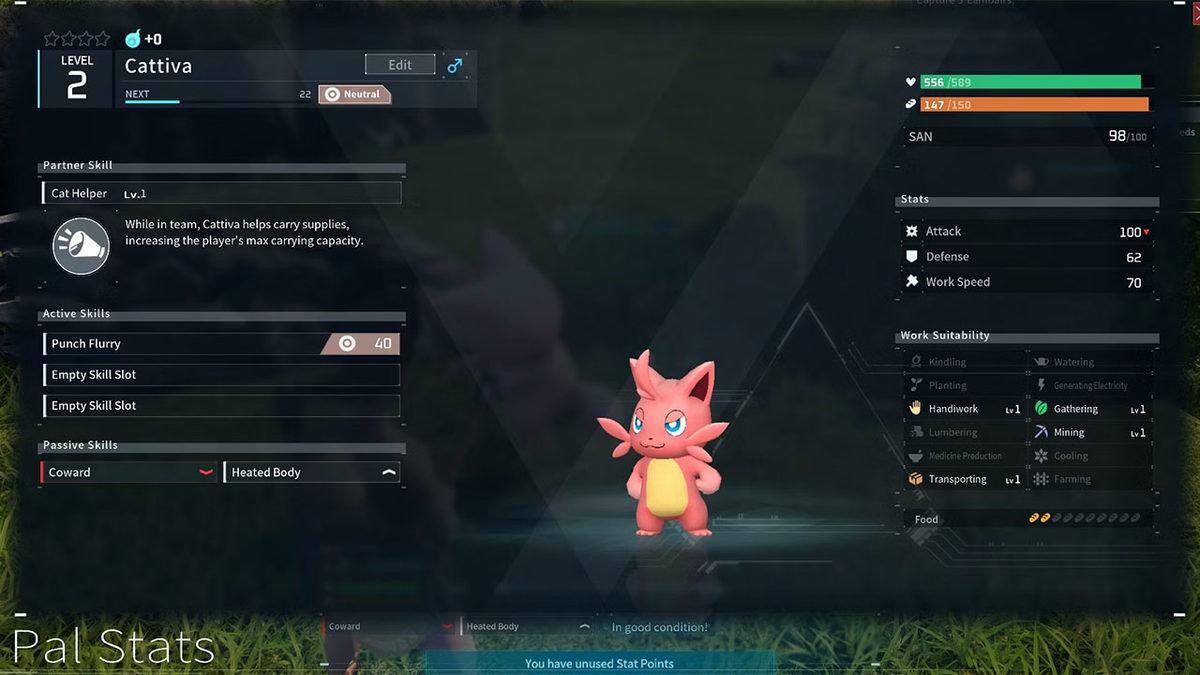Select the Mining work suitability entry
Screen dimensions: 1200x675
(x=1089, y=433)
